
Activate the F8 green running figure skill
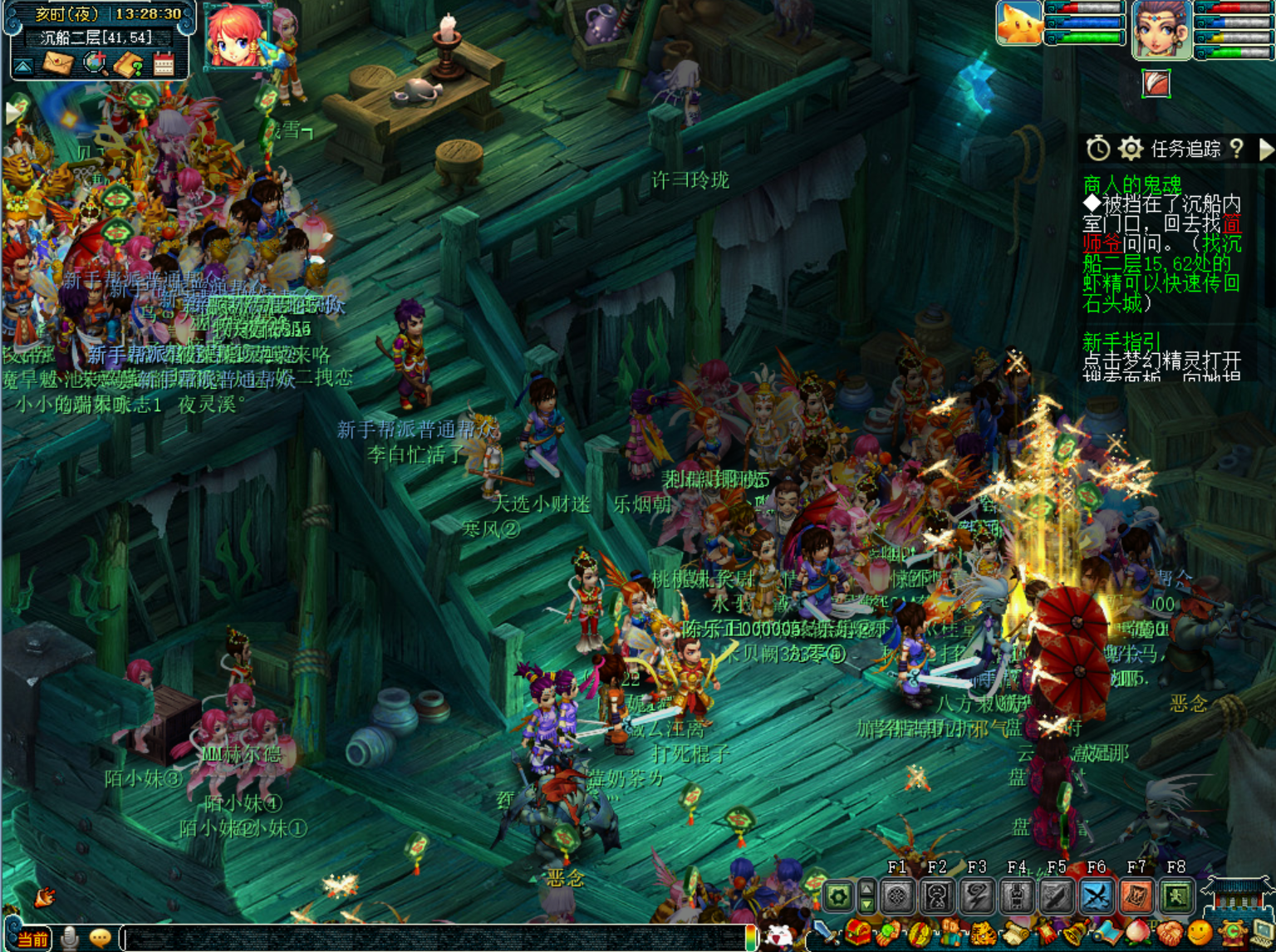[x=1176, y=896]
